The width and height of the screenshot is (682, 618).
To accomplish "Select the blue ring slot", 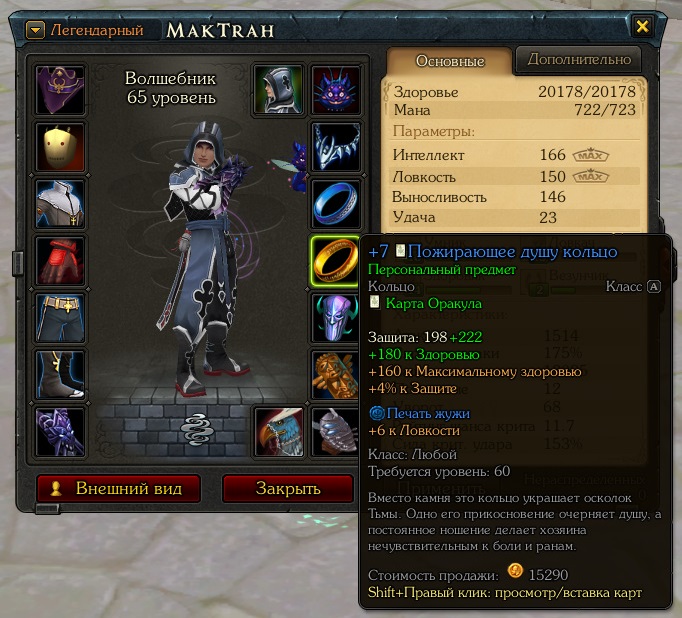I will [335, 204].
